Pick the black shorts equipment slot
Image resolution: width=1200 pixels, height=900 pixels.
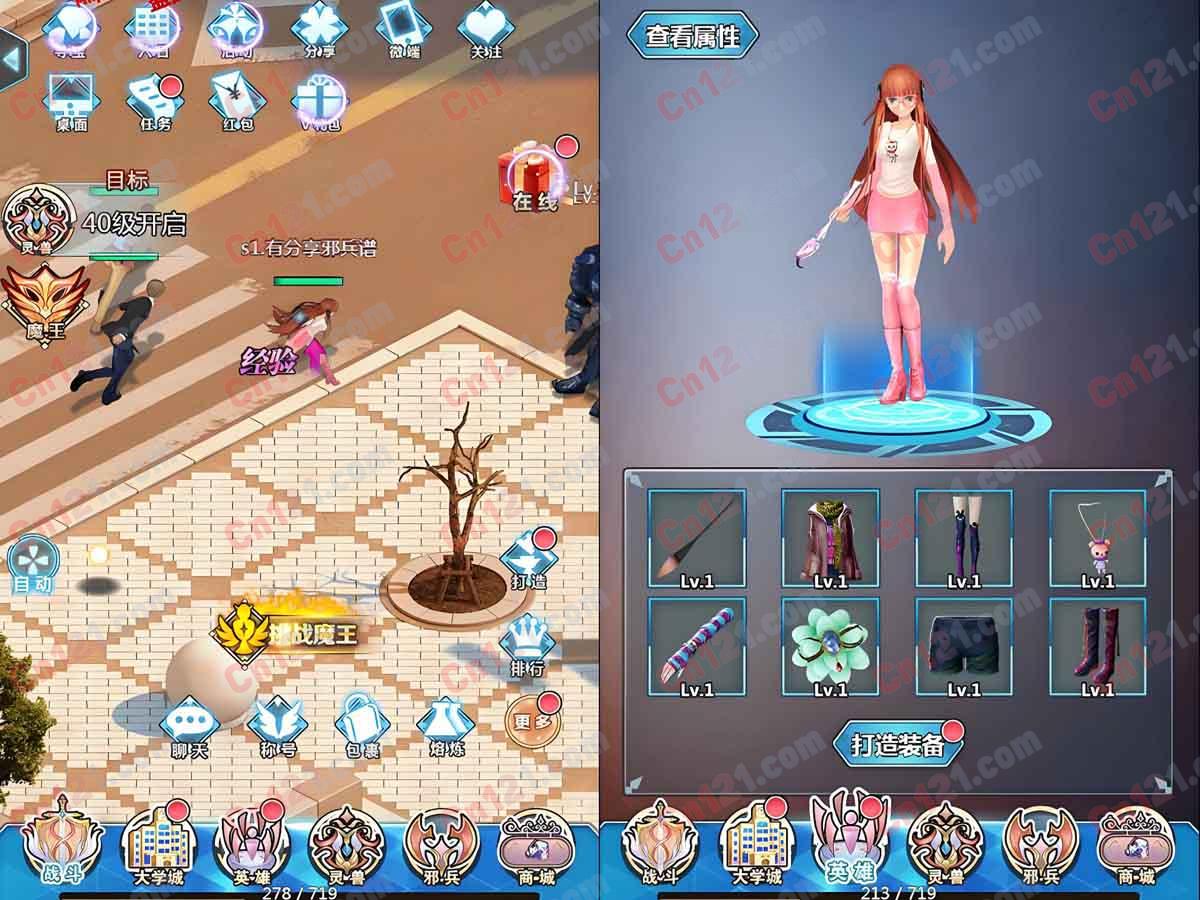(x=964, y=646)
